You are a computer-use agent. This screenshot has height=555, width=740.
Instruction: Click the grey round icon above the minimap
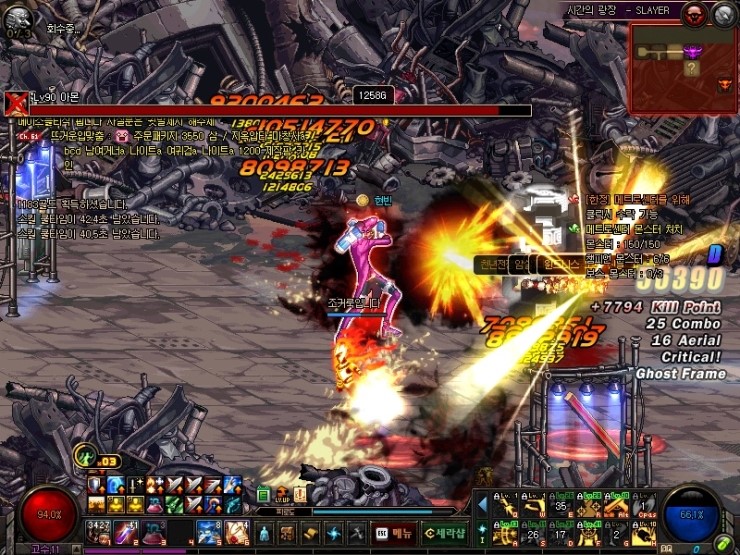(723, 14)
